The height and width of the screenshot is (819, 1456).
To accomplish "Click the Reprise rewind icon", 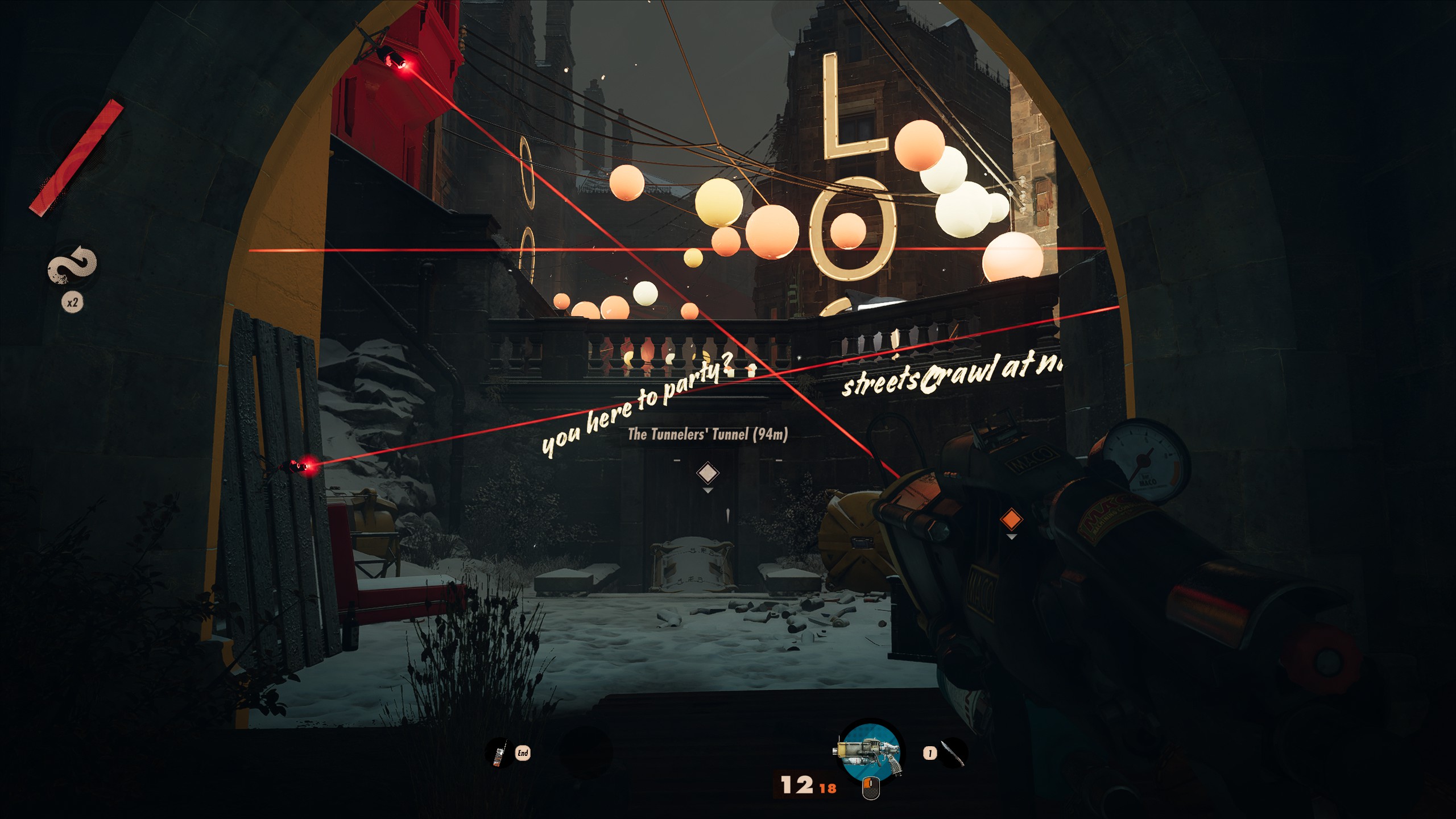I will [73, 265].
